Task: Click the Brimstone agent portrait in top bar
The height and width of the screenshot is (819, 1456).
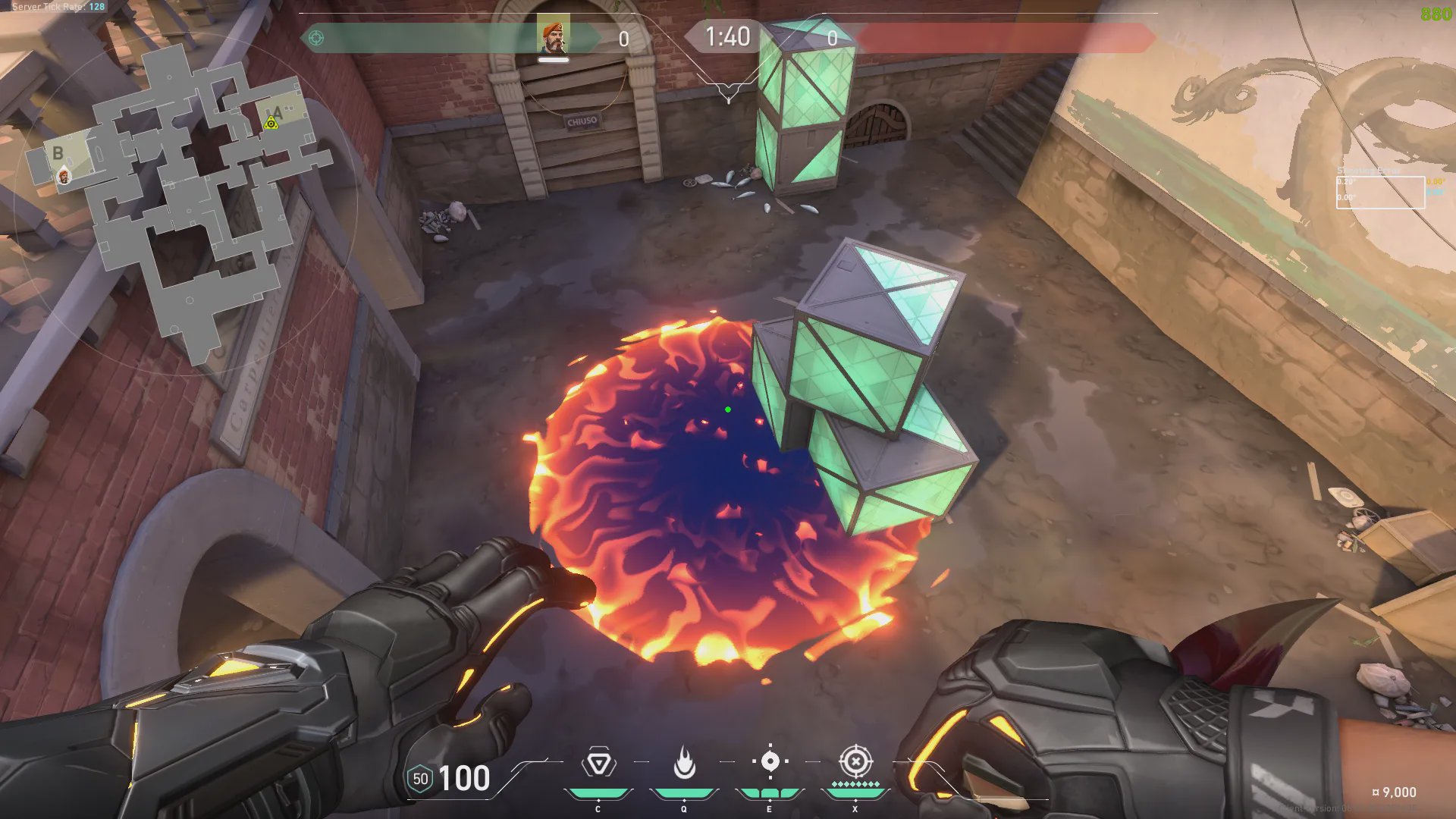Action: 553,36
